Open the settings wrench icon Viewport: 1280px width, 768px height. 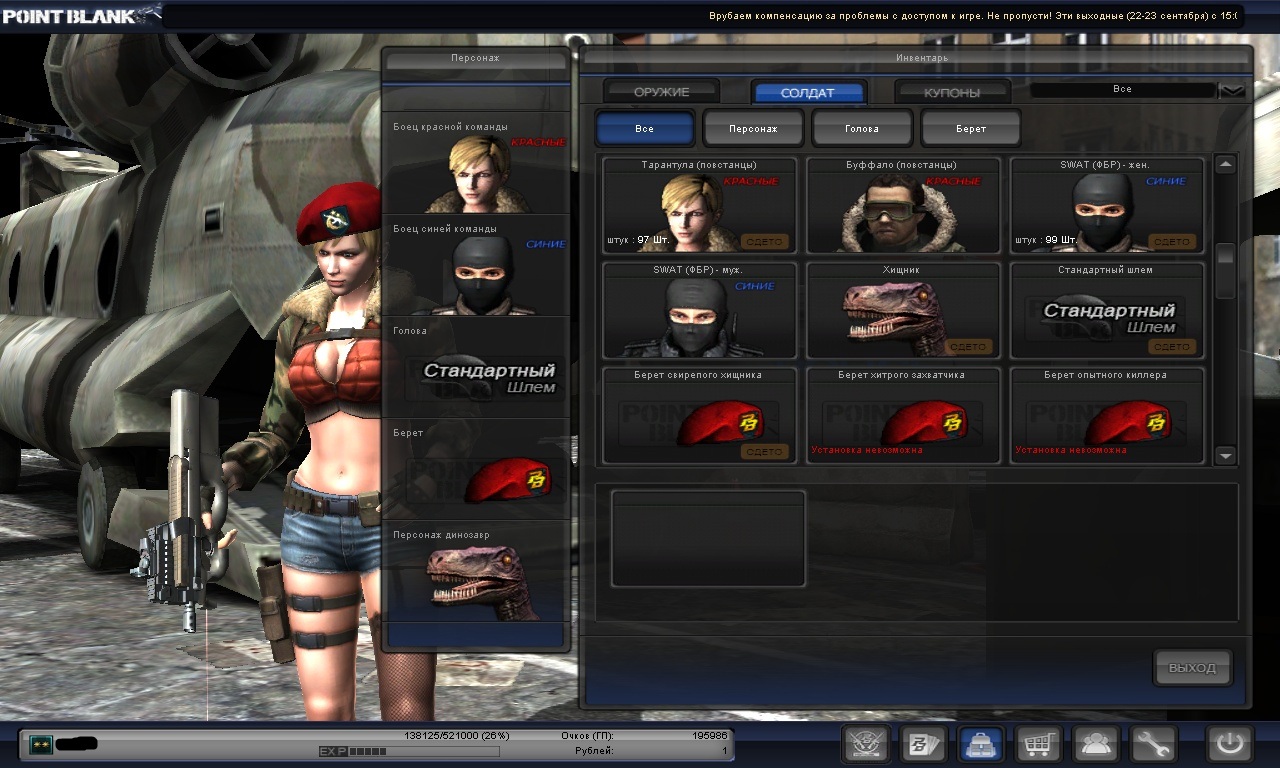(1153, 744)
